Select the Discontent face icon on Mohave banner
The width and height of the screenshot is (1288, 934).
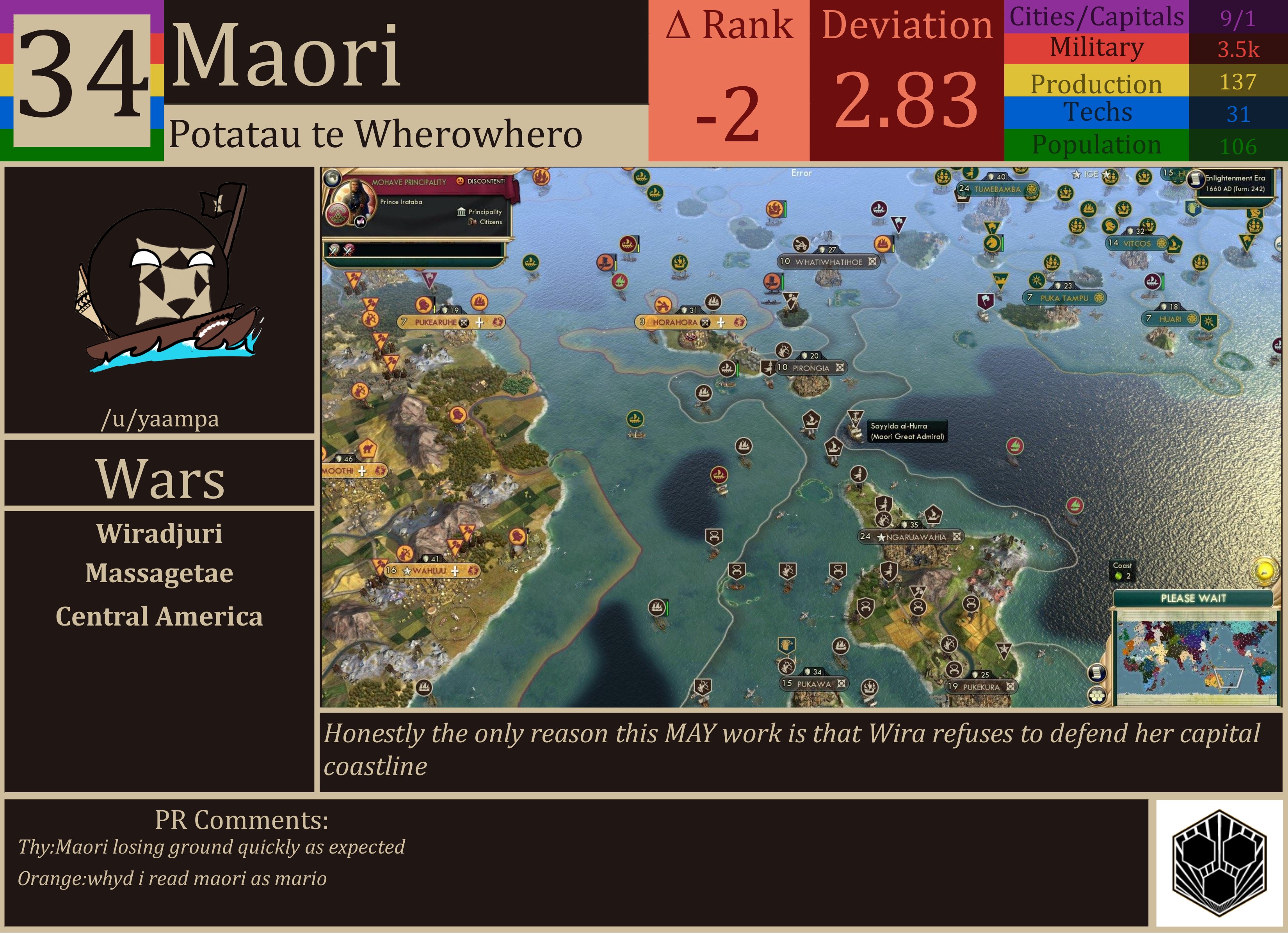pyautogui.click(x=461, y=181)
